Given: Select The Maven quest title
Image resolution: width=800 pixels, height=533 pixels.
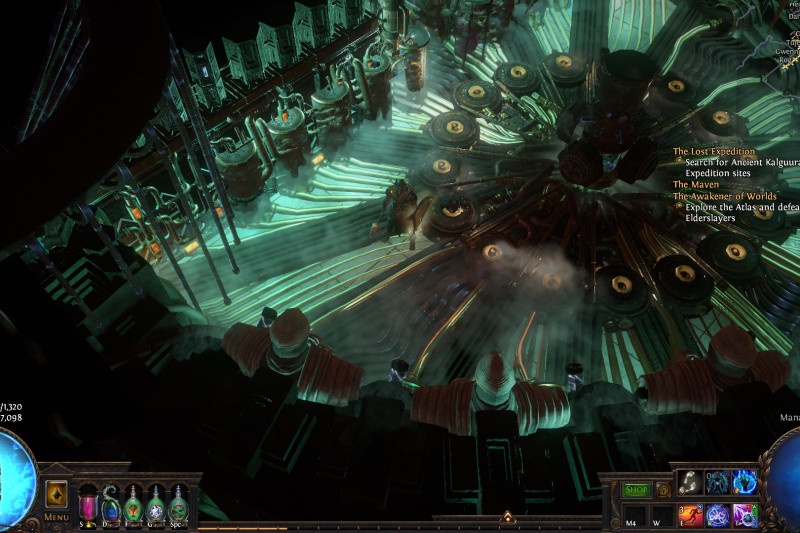Looking at the screenshot, I should [694, 184].
